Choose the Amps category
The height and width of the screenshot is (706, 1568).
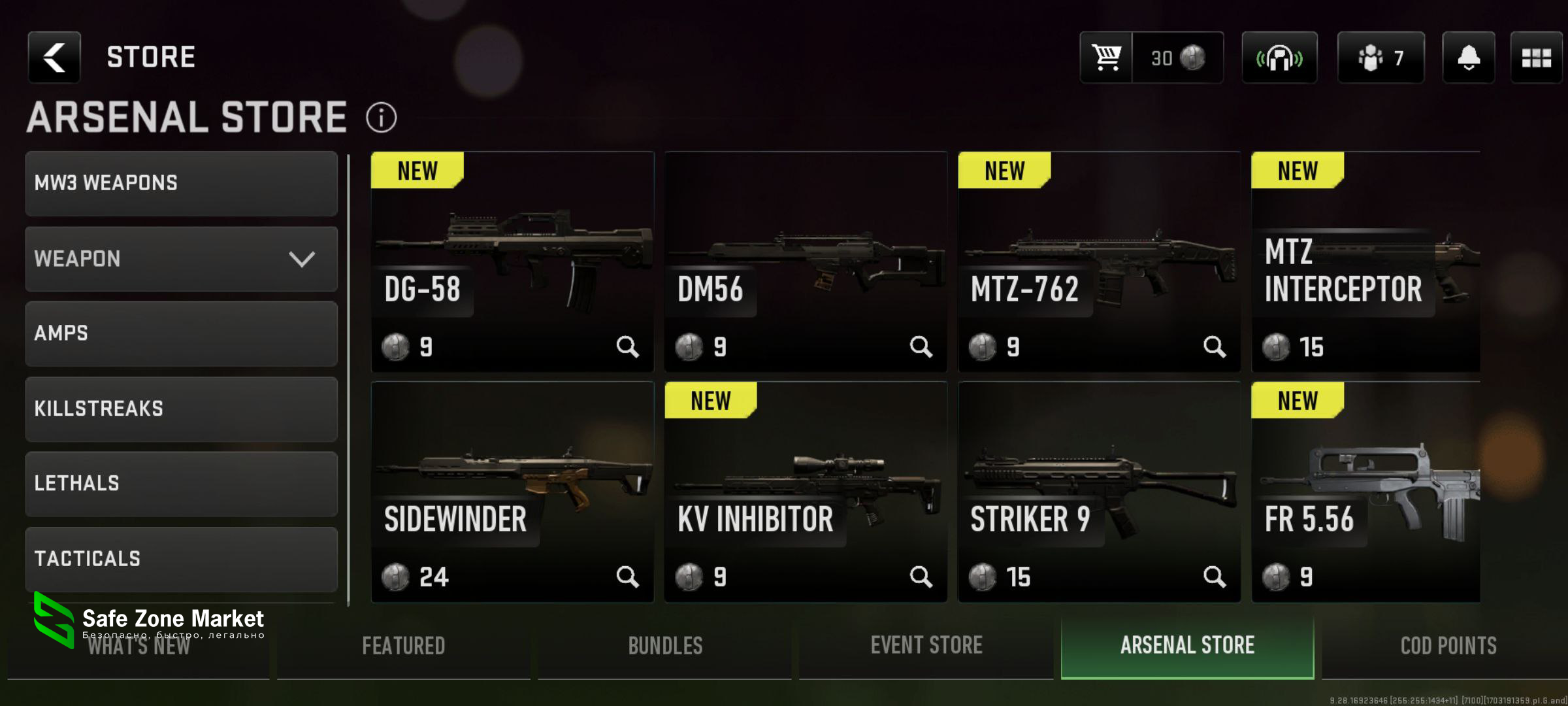click(181, 333)
